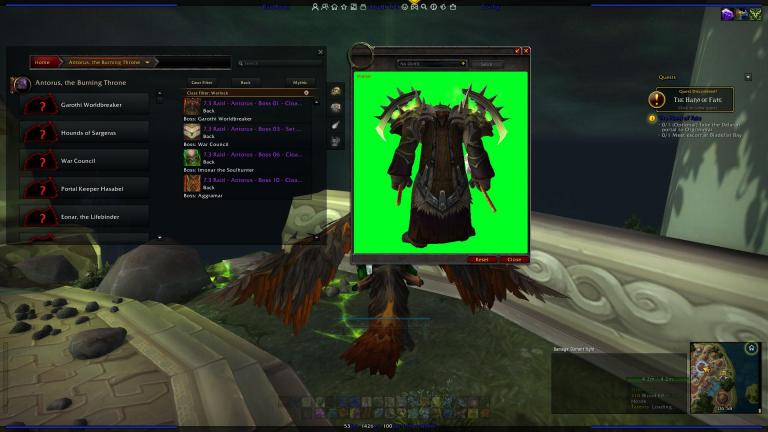Click the Home breadcrumb in the Adventure Guide
This screenshot has height=432, width=768.
pyautogui.click(x=42, y=62)
